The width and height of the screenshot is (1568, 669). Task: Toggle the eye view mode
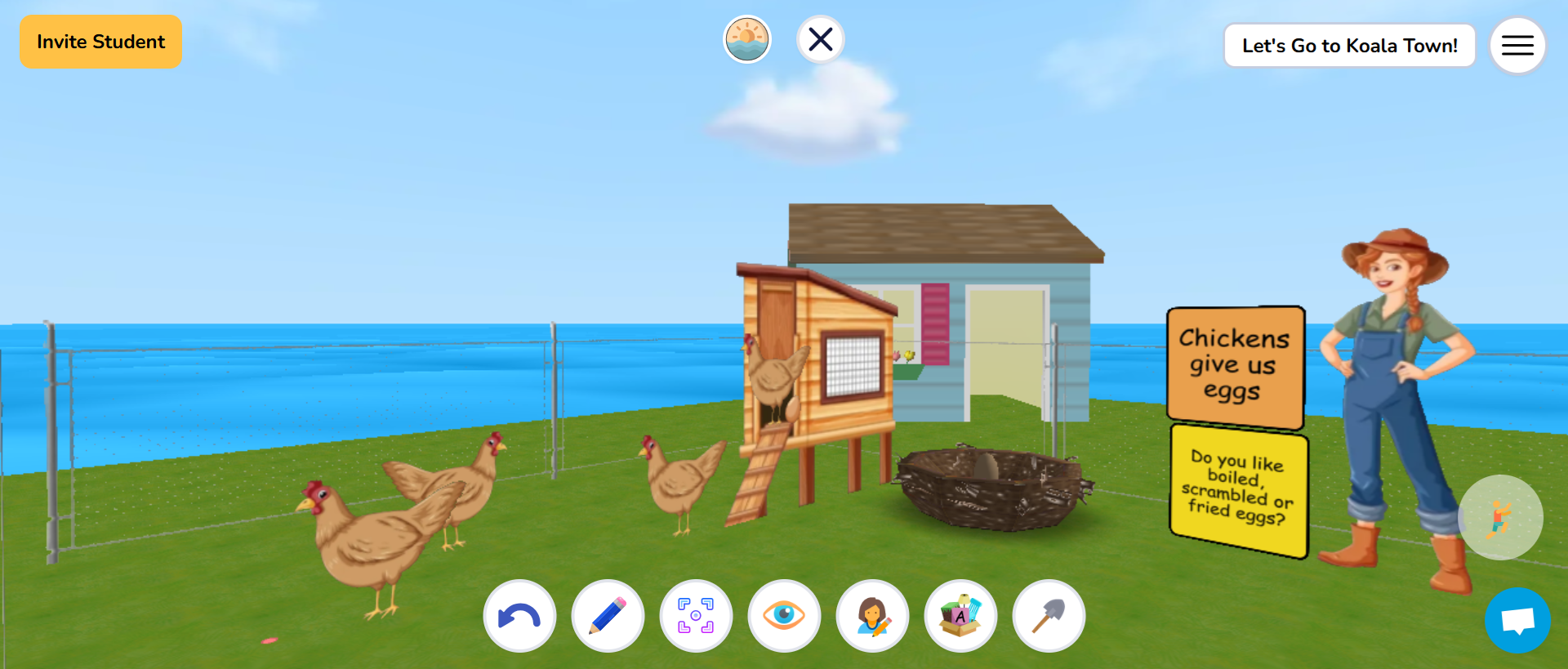pyautogui.click(x=784, y=615)
